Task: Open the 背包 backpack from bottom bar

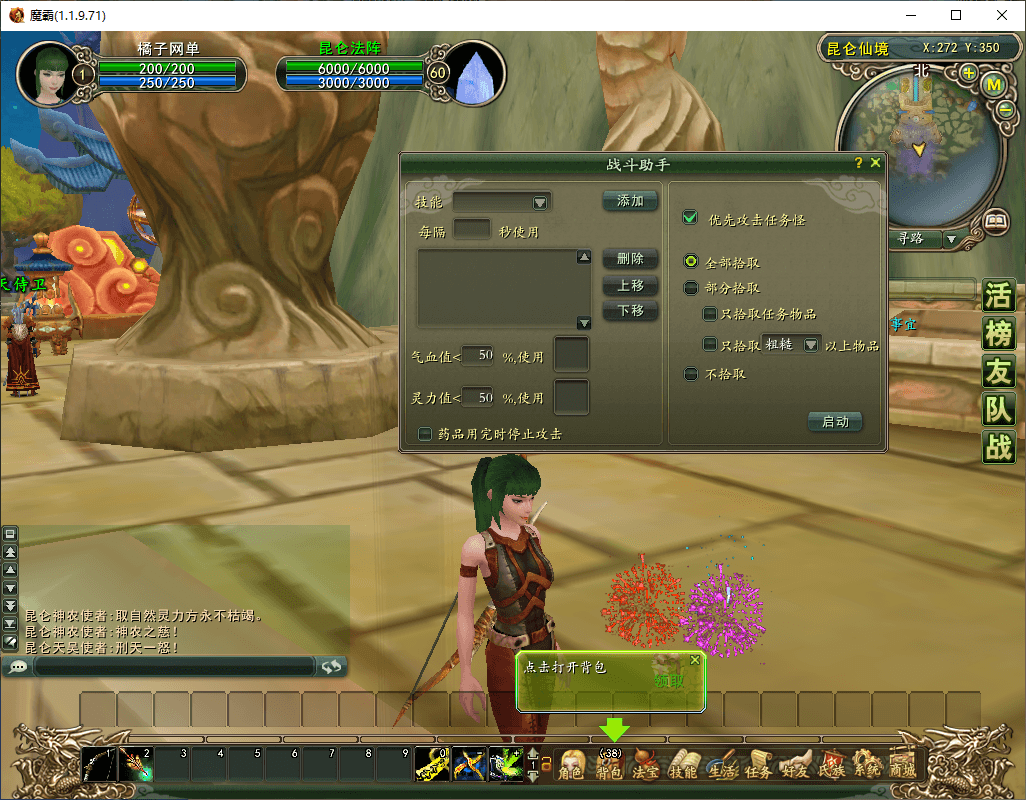Action: pos(609,768)
